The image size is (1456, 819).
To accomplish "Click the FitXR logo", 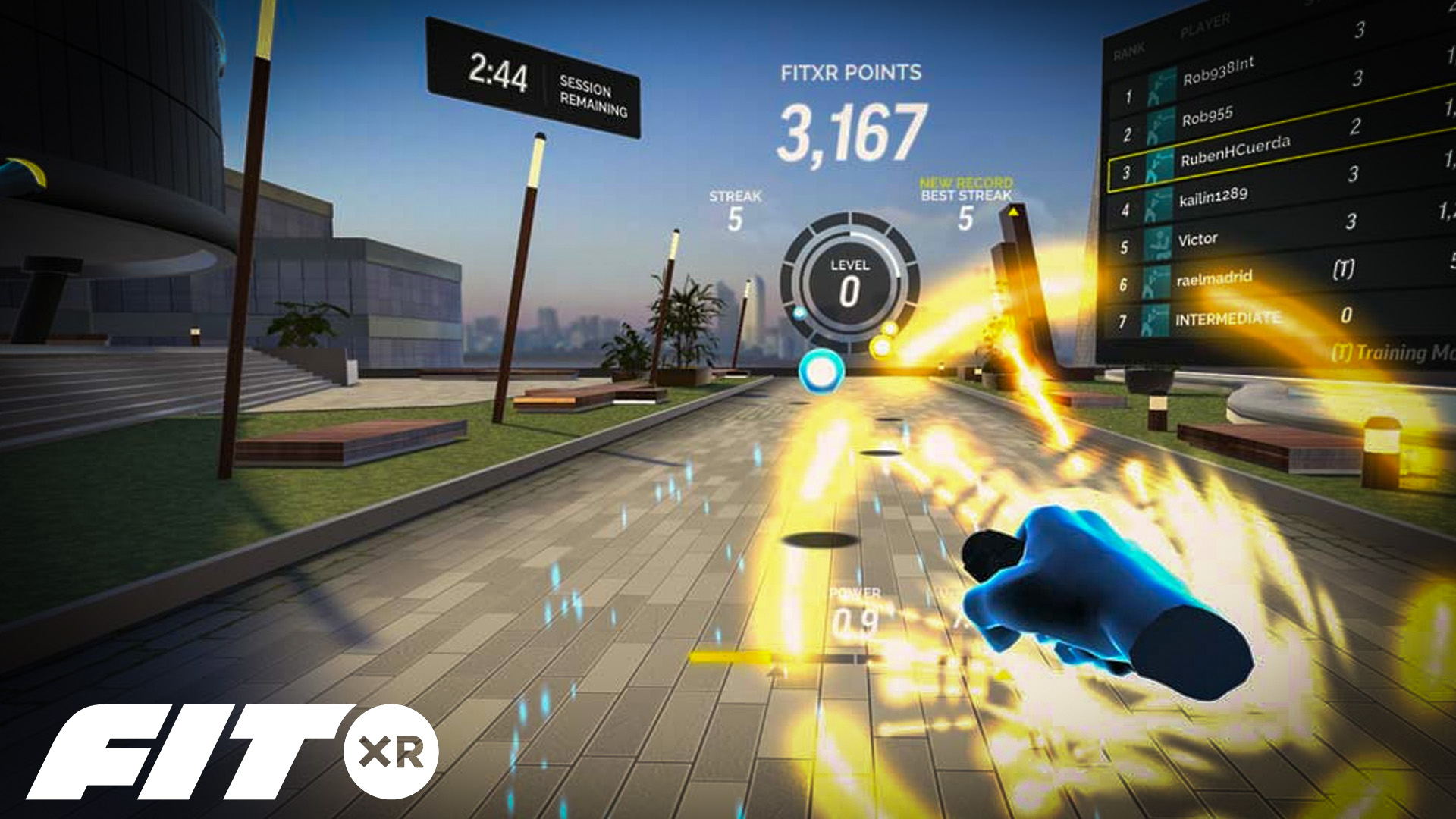I will pyautogui.click(x=233, y=752).
